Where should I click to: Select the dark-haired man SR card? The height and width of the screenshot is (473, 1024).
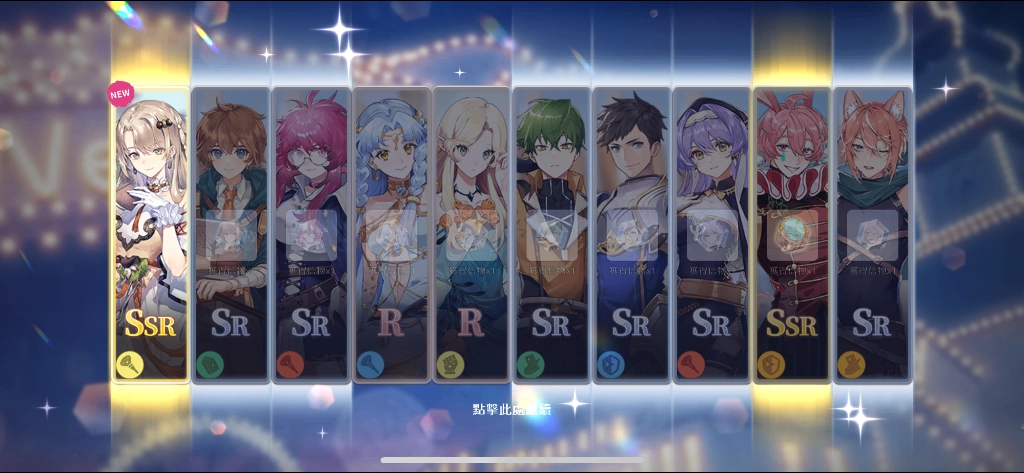pos(631,235)
